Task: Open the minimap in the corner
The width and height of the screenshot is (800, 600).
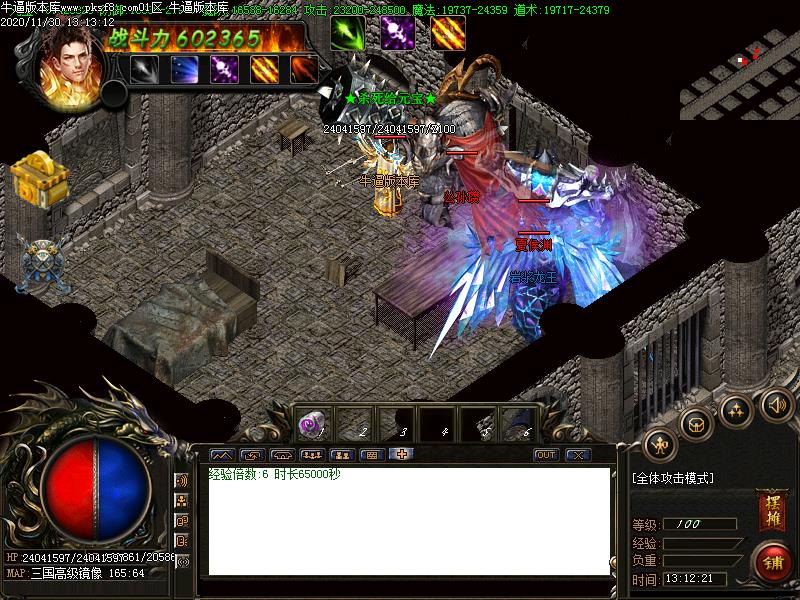Action: [x=740, y=60]
